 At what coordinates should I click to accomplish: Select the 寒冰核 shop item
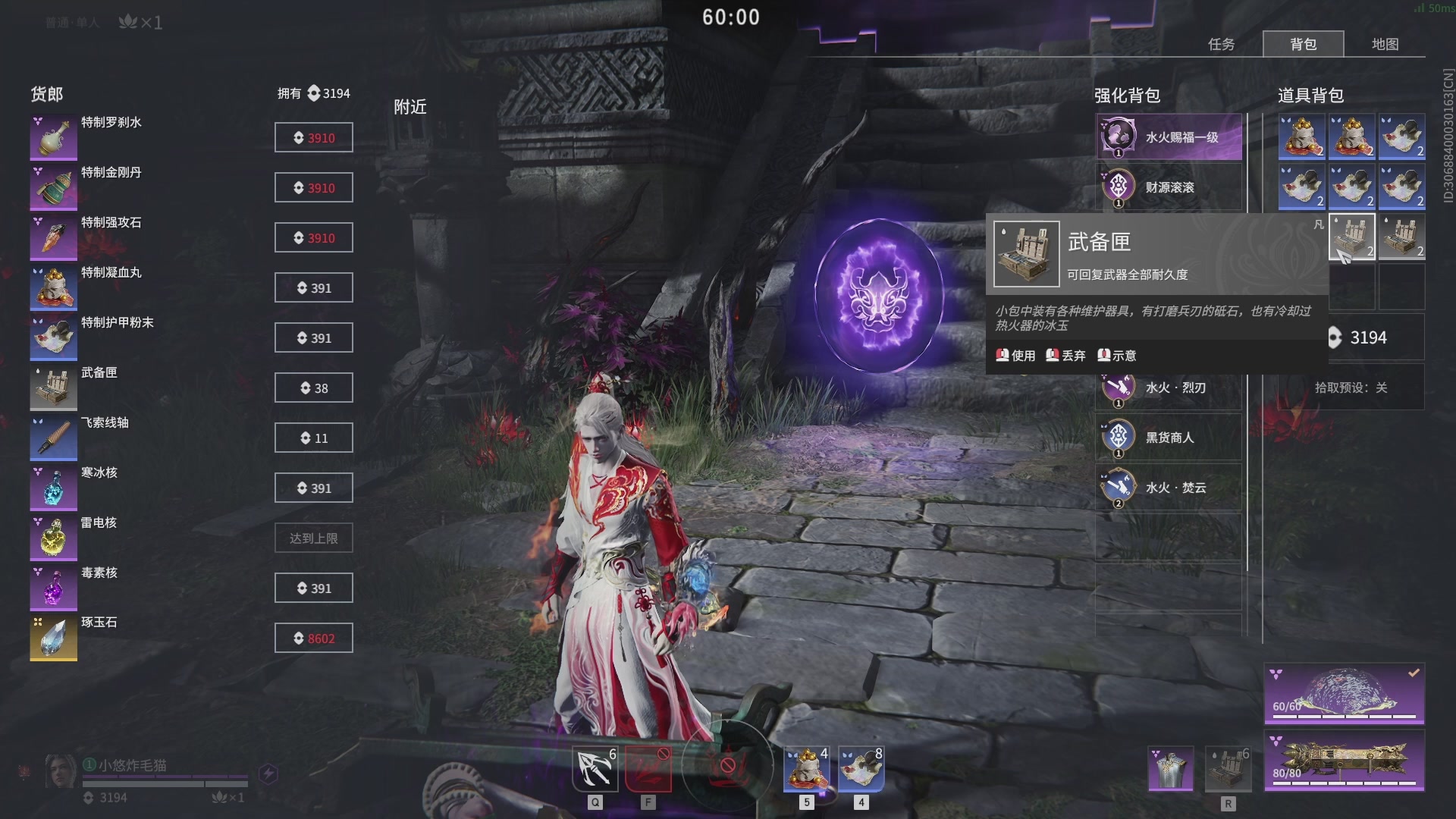point(54,488)
